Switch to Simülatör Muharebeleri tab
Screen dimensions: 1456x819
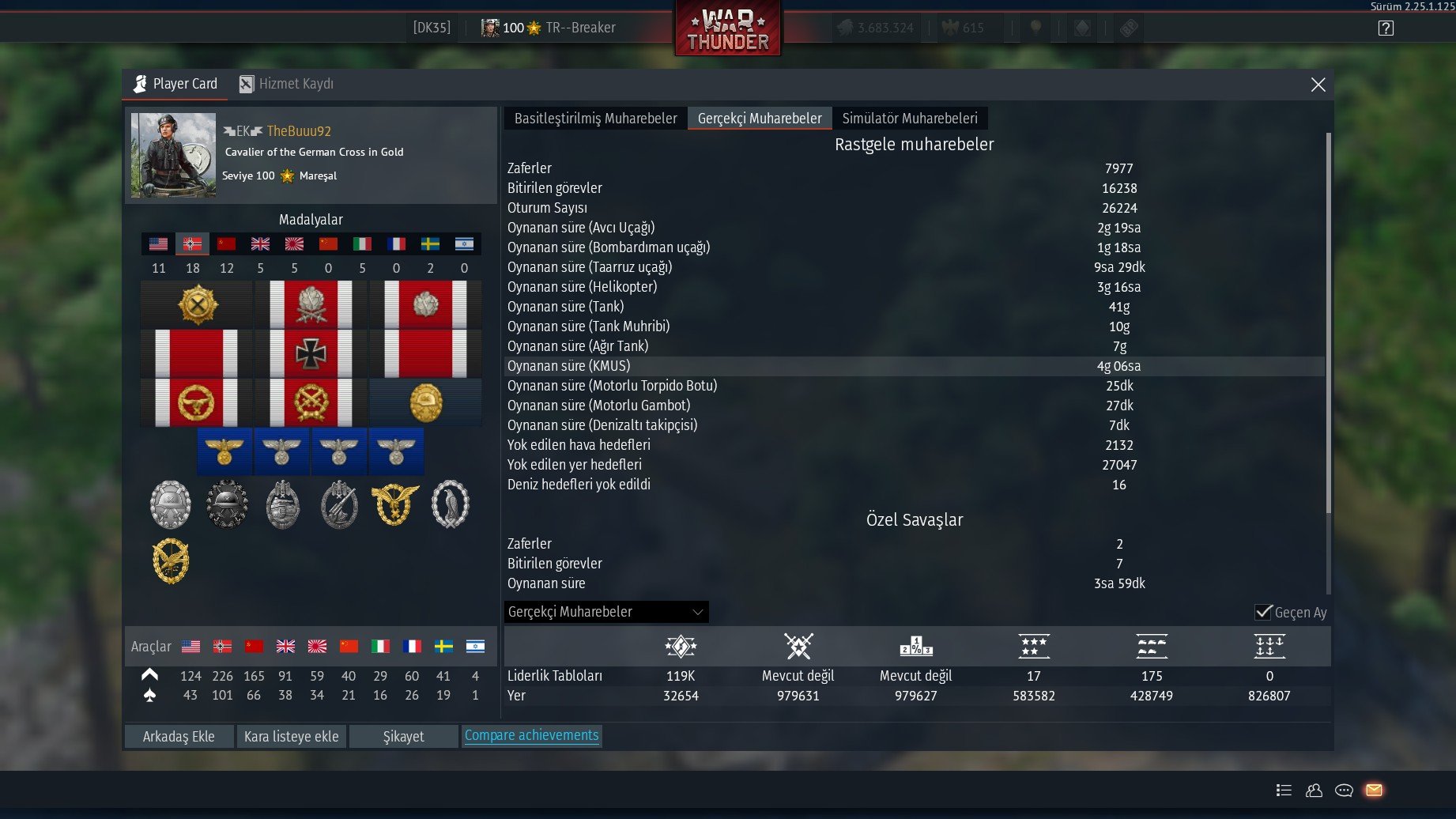coord(911,118)
